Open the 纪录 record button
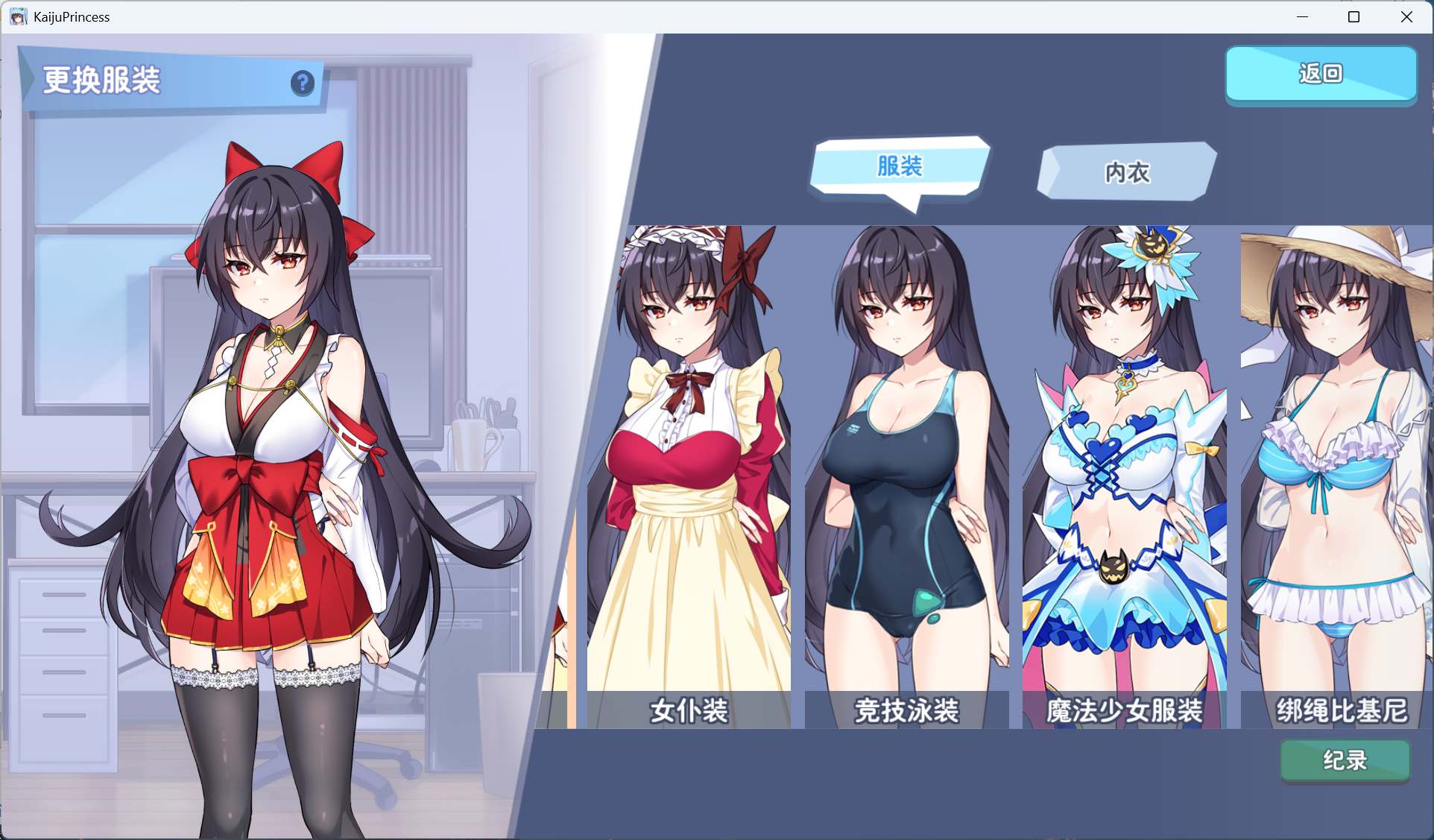This screenshot has width=1434, height=840. click(1345, 760)
